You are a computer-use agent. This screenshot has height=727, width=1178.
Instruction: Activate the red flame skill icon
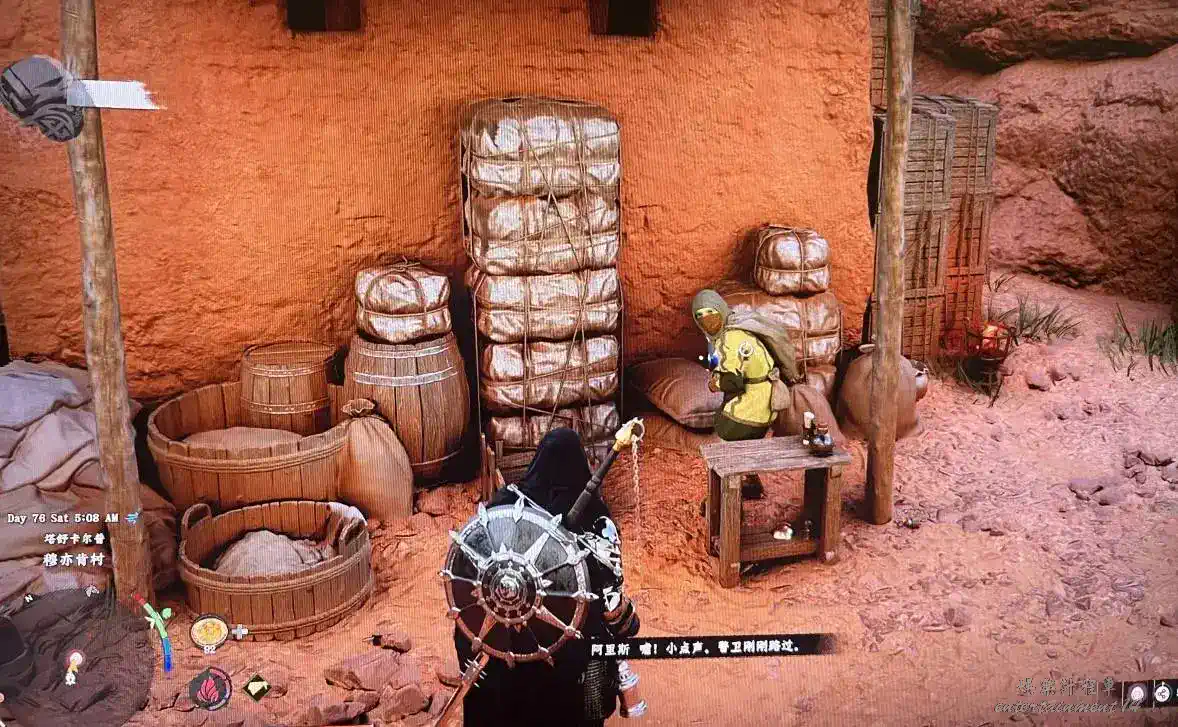tap(210, 688)
